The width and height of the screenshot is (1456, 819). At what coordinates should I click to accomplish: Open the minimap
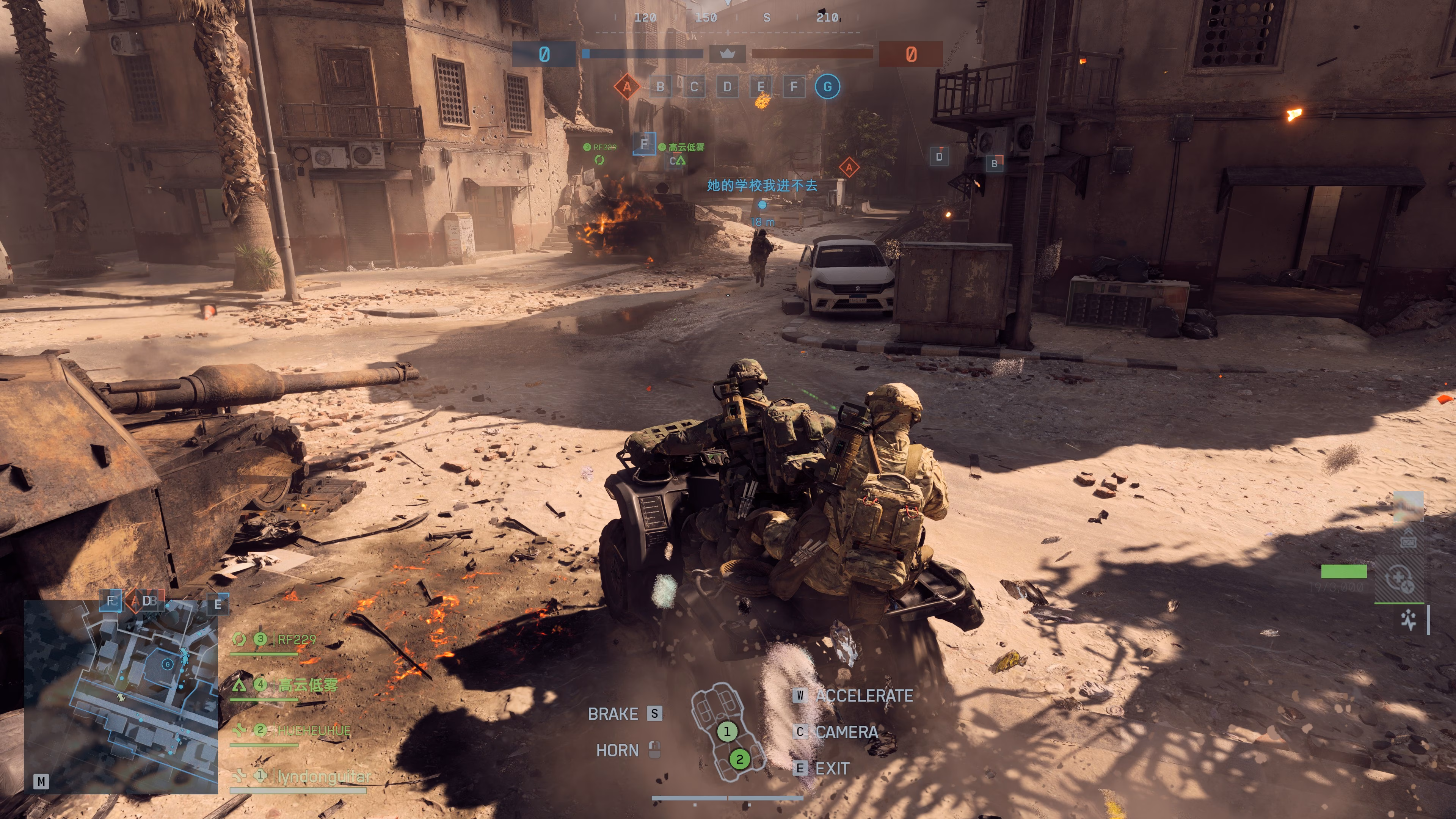pos(121,697)
